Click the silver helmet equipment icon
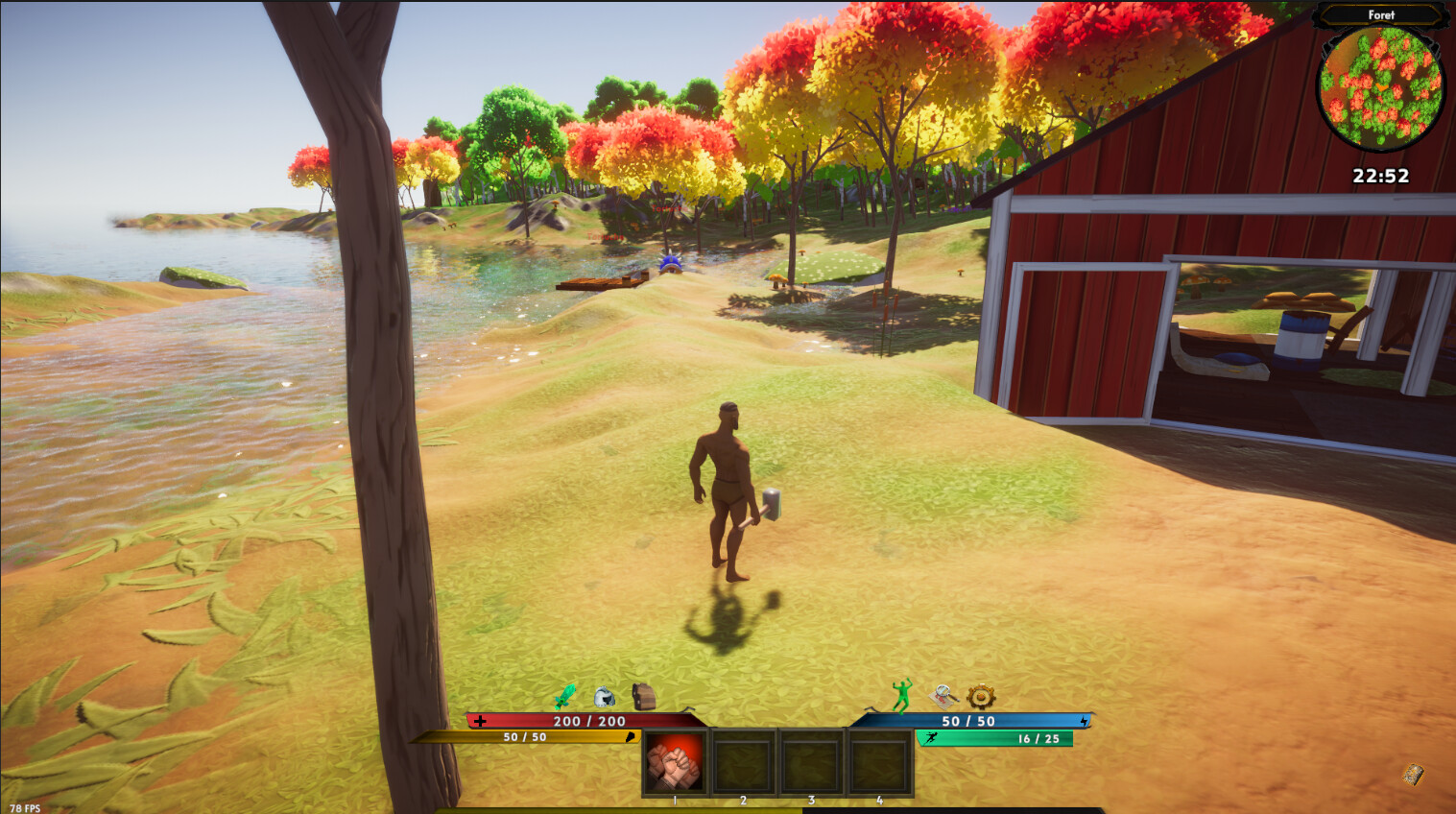 pyautogui.click(x=604, y=697)
